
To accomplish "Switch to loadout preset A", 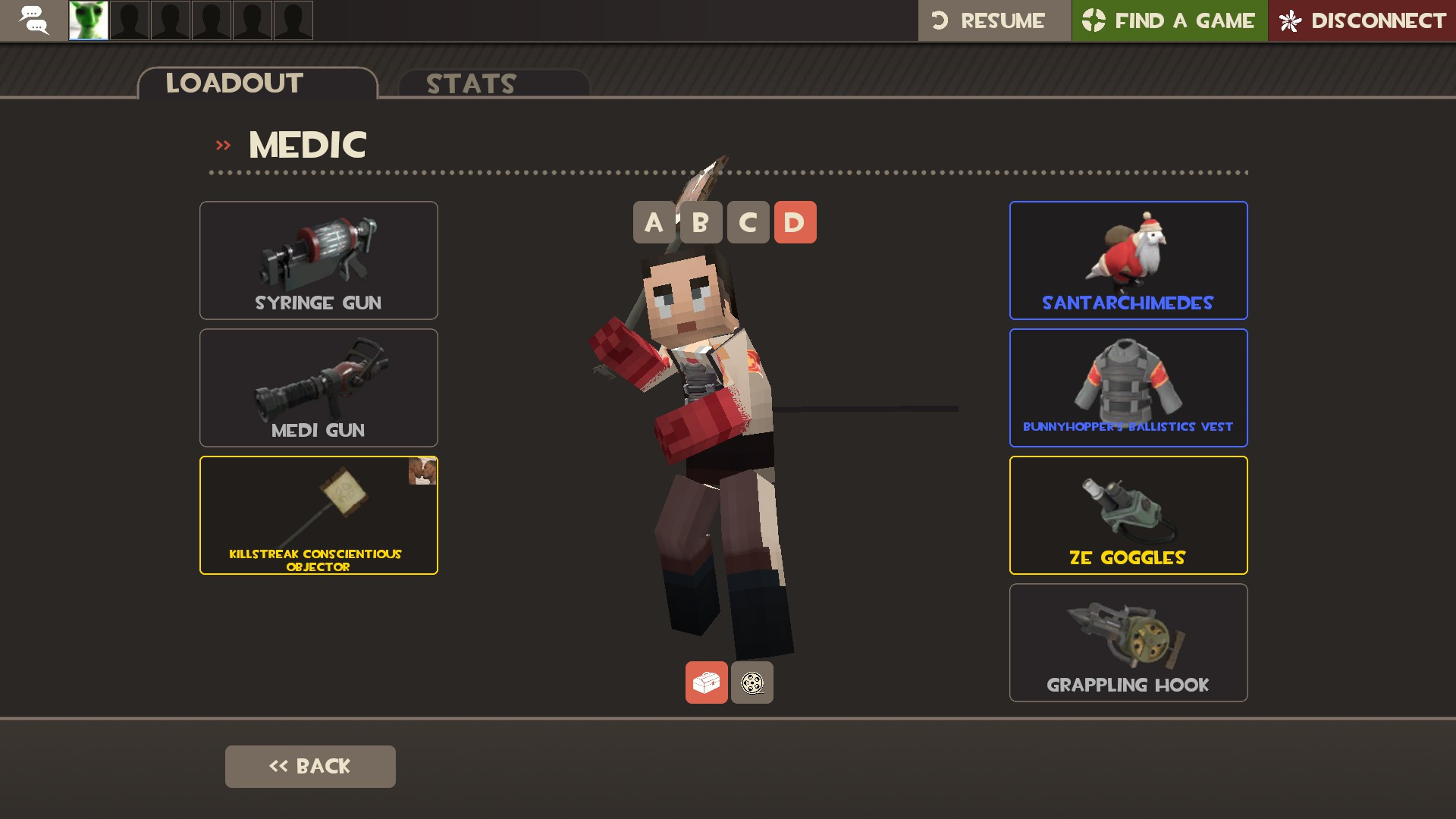I will click(654, 222).
